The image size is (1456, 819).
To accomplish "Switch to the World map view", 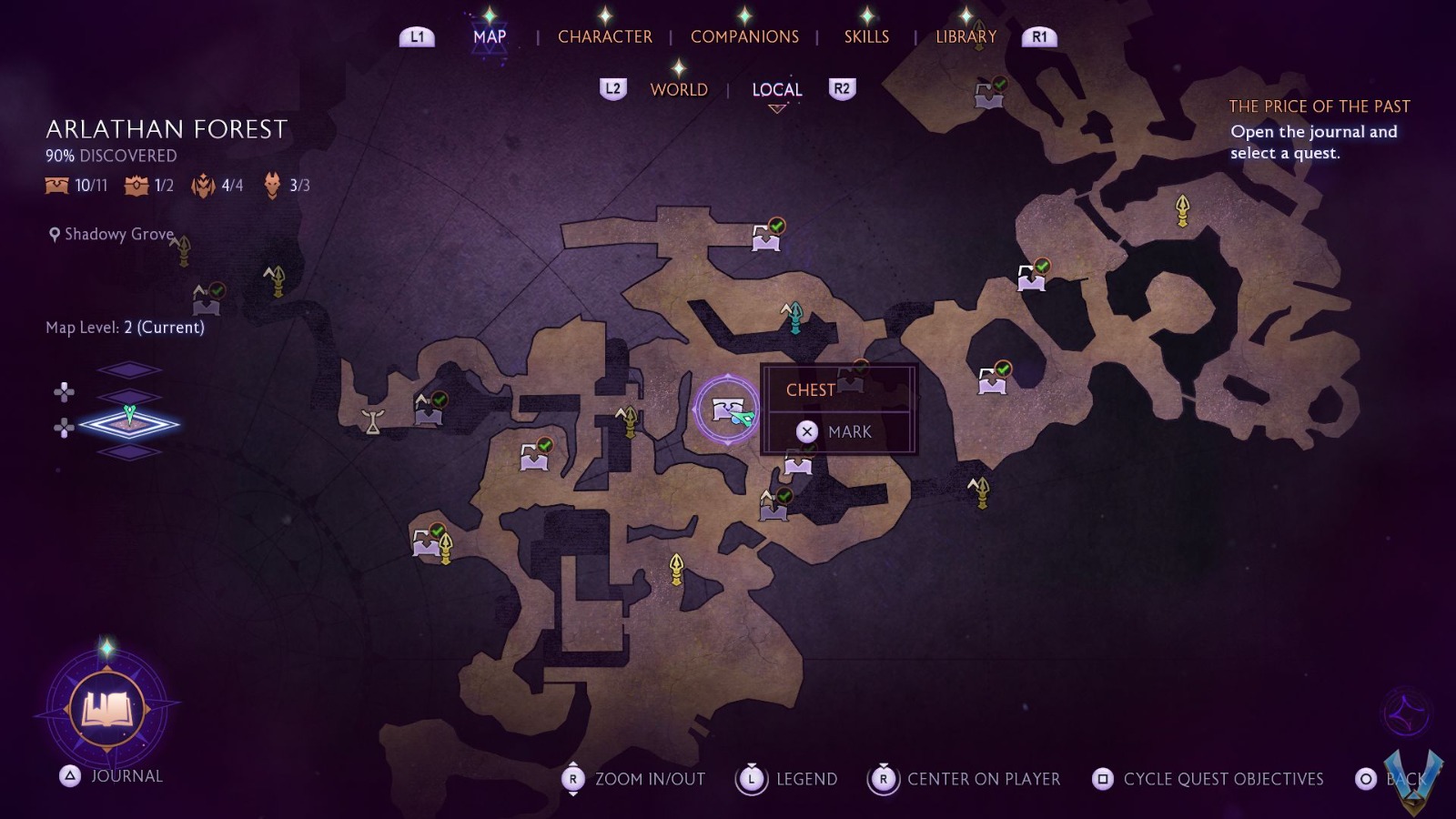I will (x=679, y=89).
